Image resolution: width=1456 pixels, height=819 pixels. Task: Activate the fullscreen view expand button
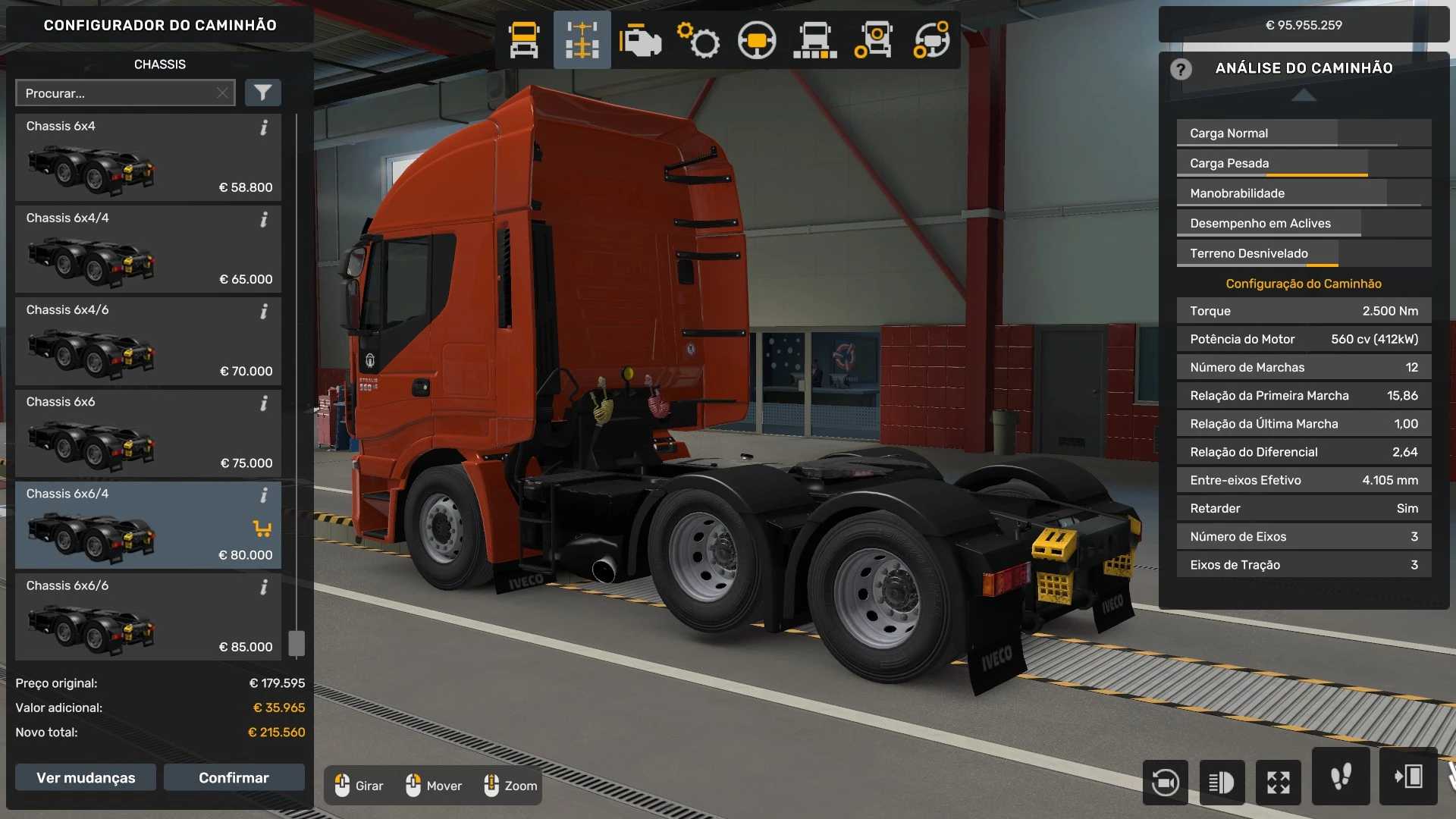1279,782
